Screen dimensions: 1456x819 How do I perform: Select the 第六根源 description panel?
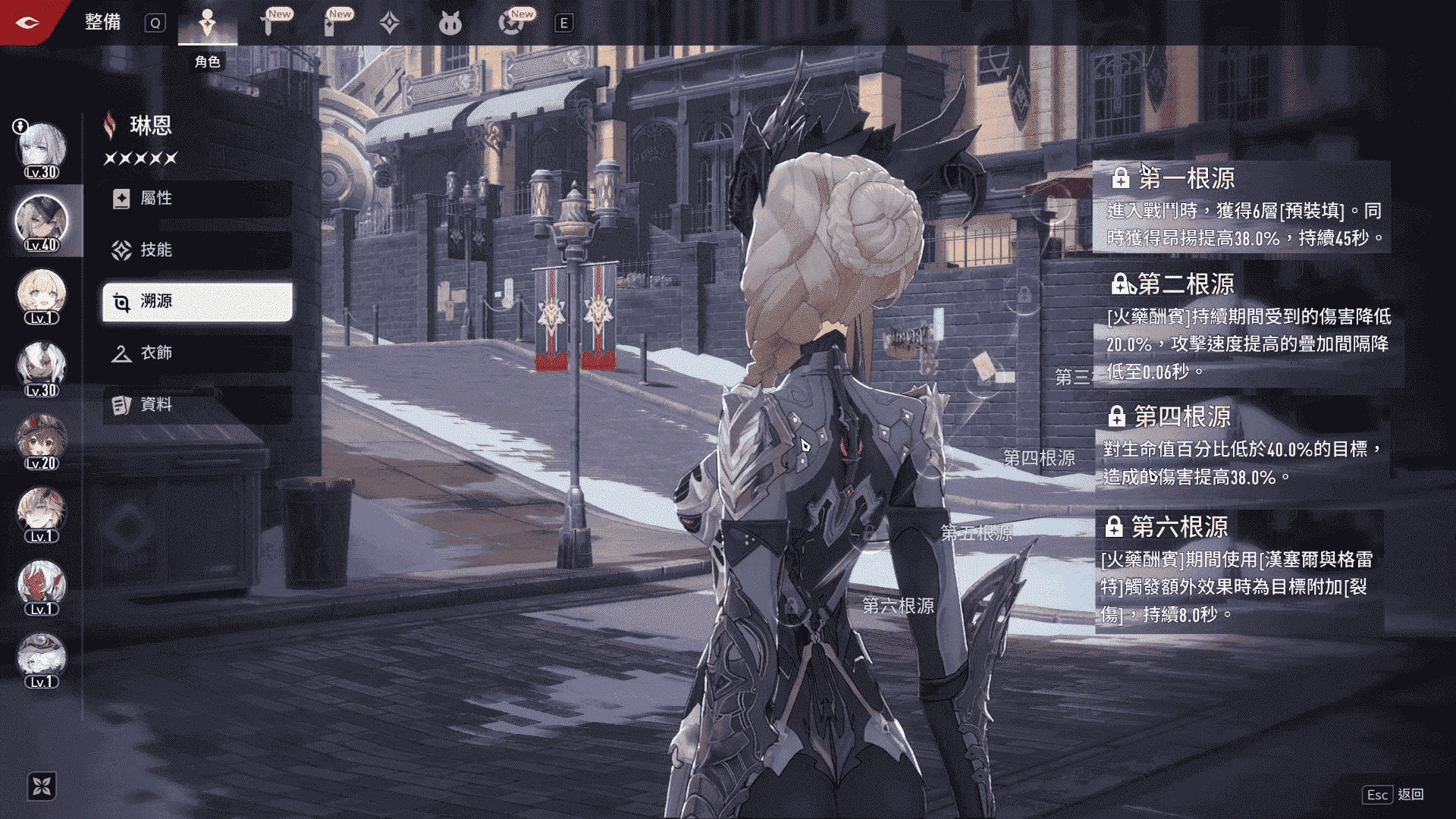click(1239, 569)
